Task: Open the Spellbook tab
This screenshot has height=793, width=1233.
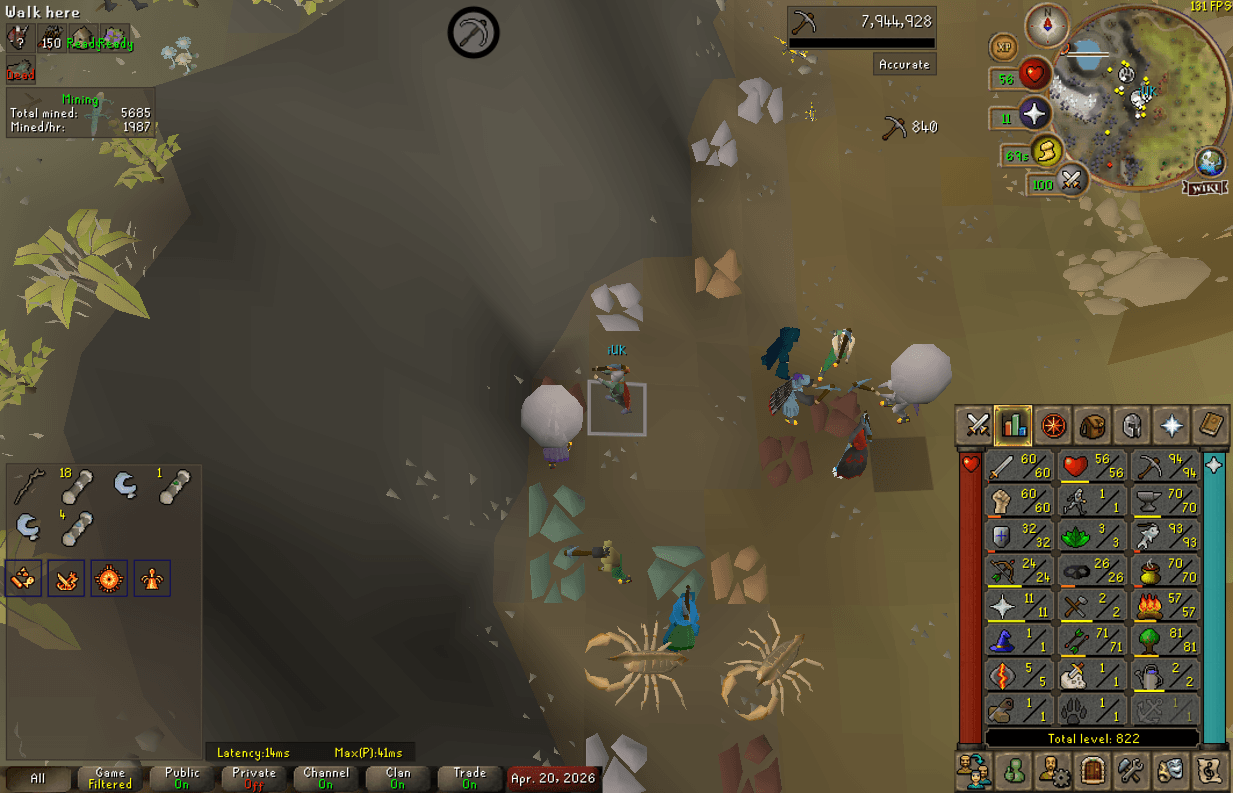Action: [x=1210, y=426]
